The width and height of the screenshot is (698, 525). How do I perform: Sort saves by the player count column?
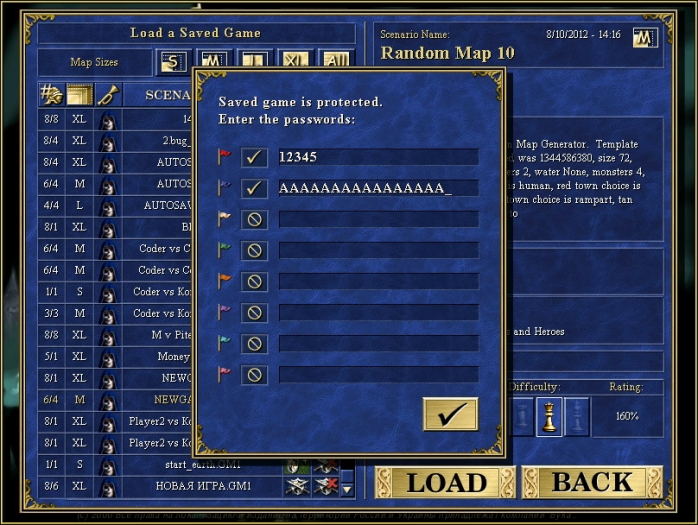click(51, 95)
